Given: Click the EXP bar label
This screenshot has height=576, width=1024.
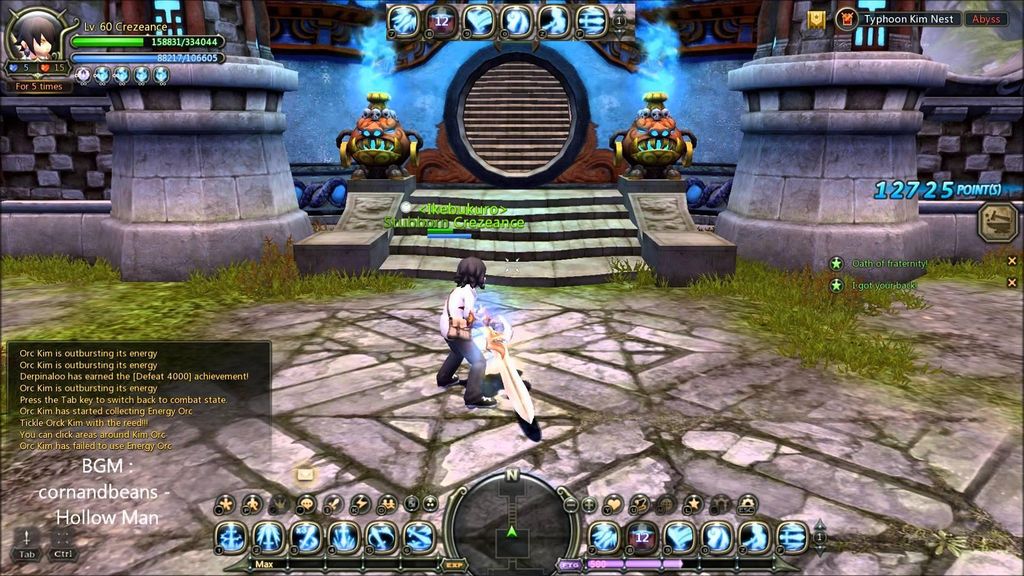Looking at the screenshot, I should pyautogui.click(x=453, y=565).
